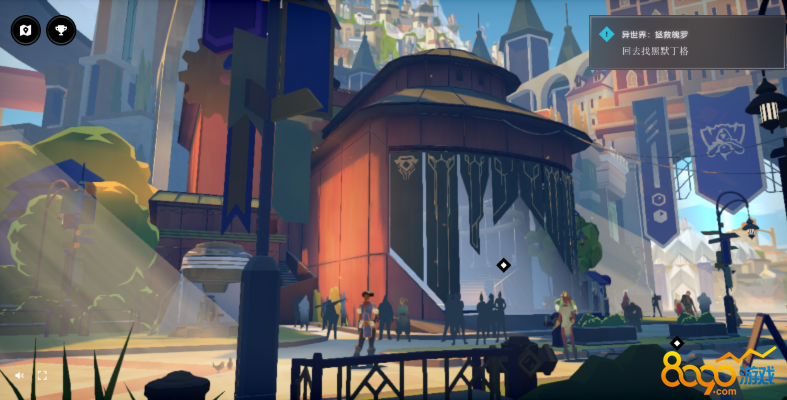The image size is (787, 400).
Task: Open the map from the round map-pin icon
Action: [26, 30]
